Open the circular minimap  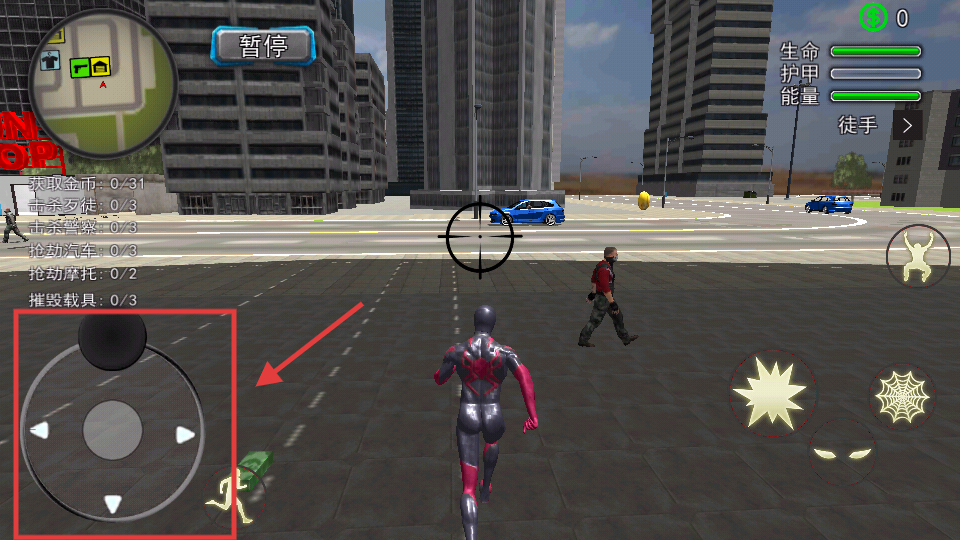click(102, 84)
